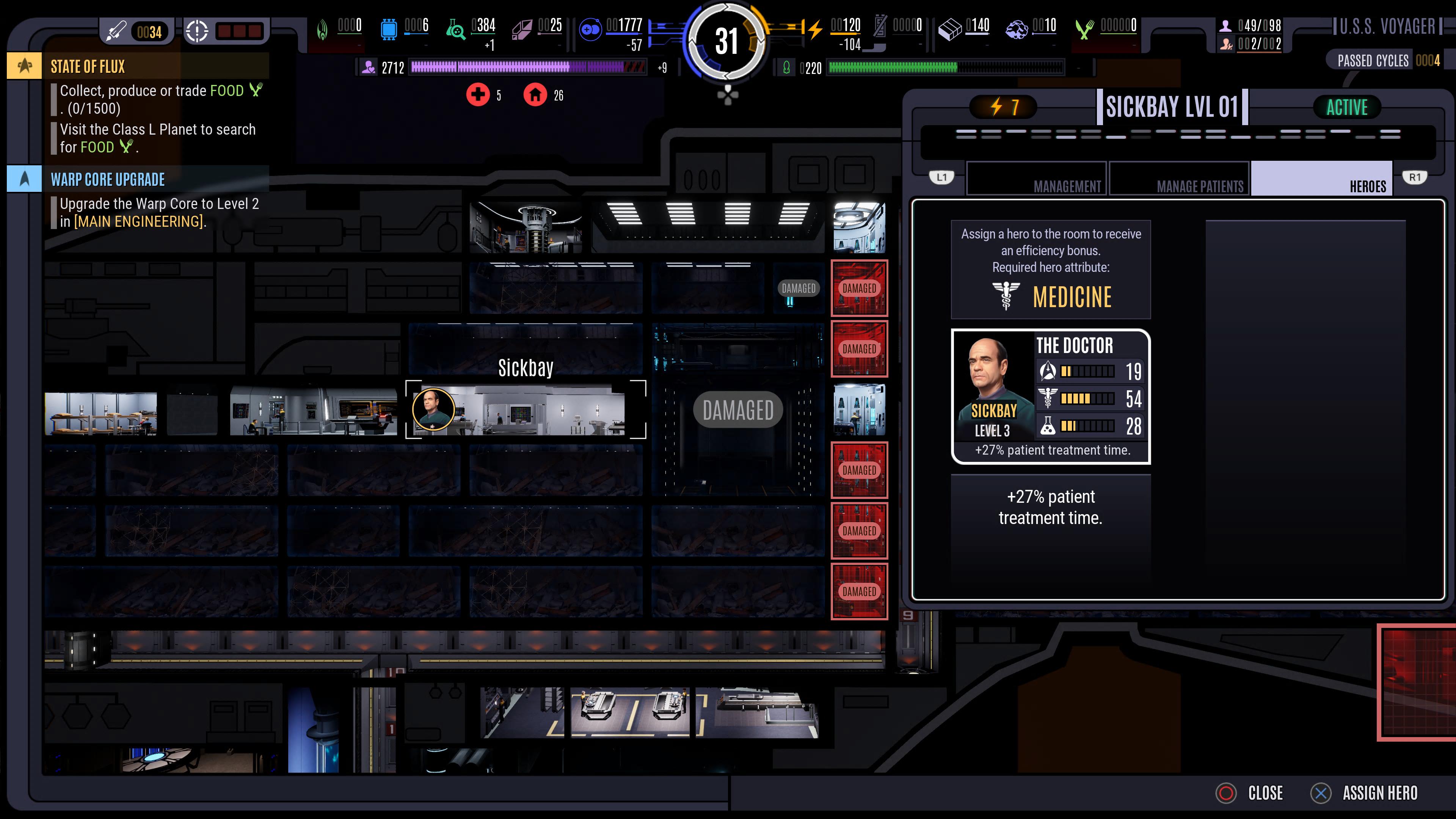
Task: Click the Close button label
Action: point(1265,793)
